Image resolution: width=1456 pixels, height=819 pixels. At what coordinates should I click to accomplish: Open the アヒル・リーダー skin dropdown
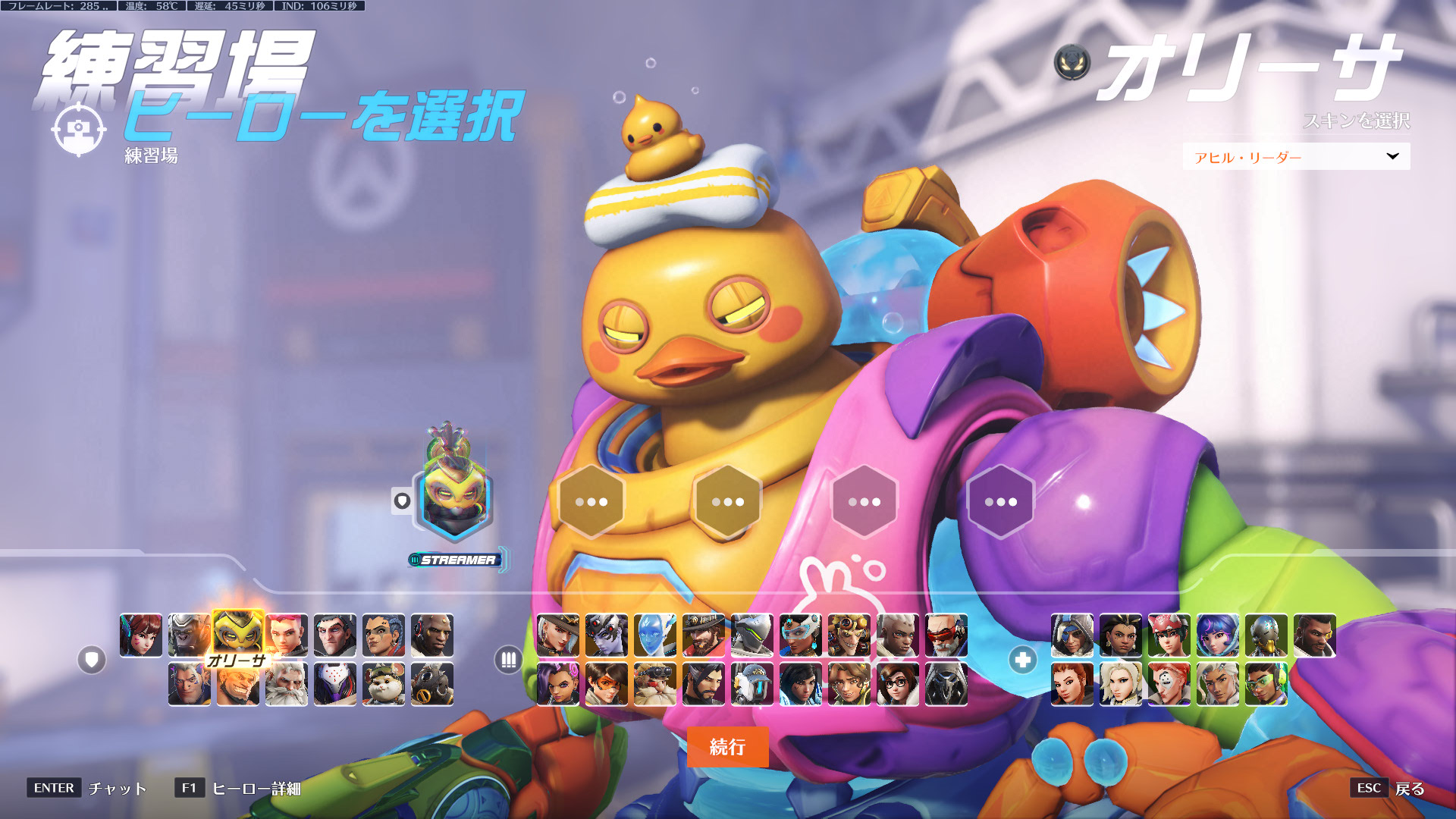[1296, 157]
